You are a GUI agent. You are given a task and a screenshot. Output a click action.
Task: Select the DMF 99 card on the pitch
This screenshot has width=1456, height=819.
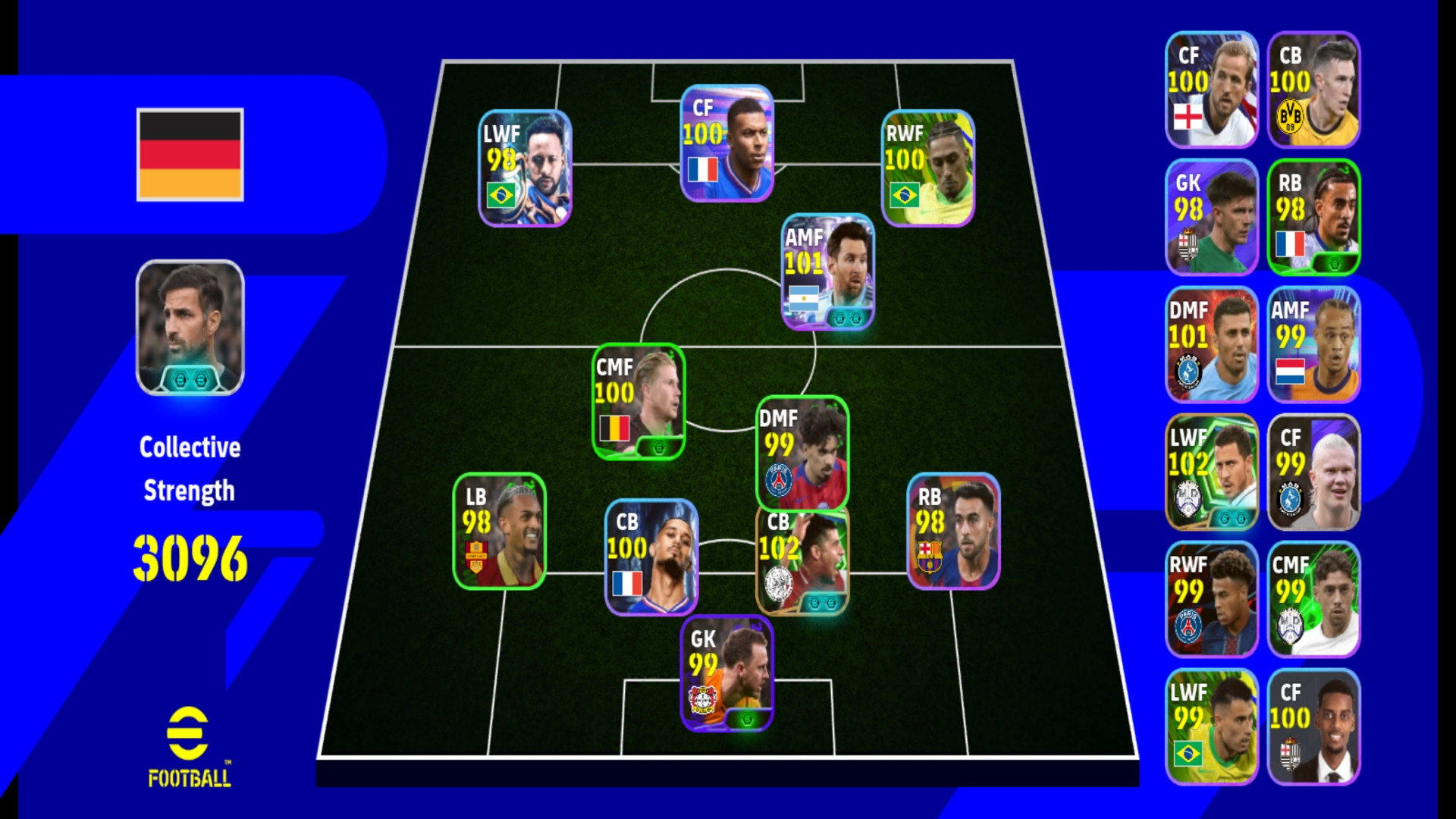802,453
